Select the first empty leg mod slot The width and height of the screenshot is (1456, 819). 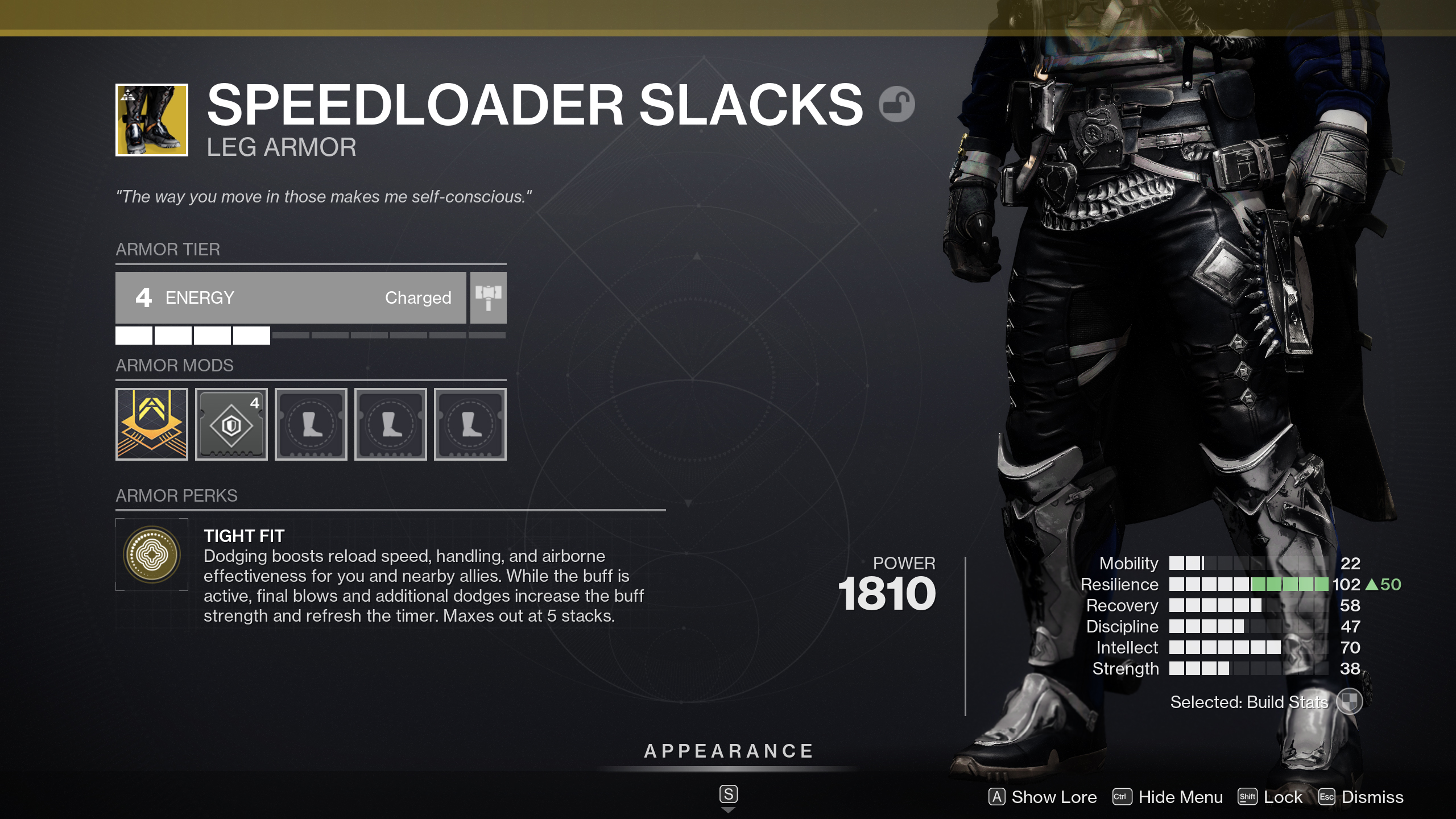click(x=311, y=424)
